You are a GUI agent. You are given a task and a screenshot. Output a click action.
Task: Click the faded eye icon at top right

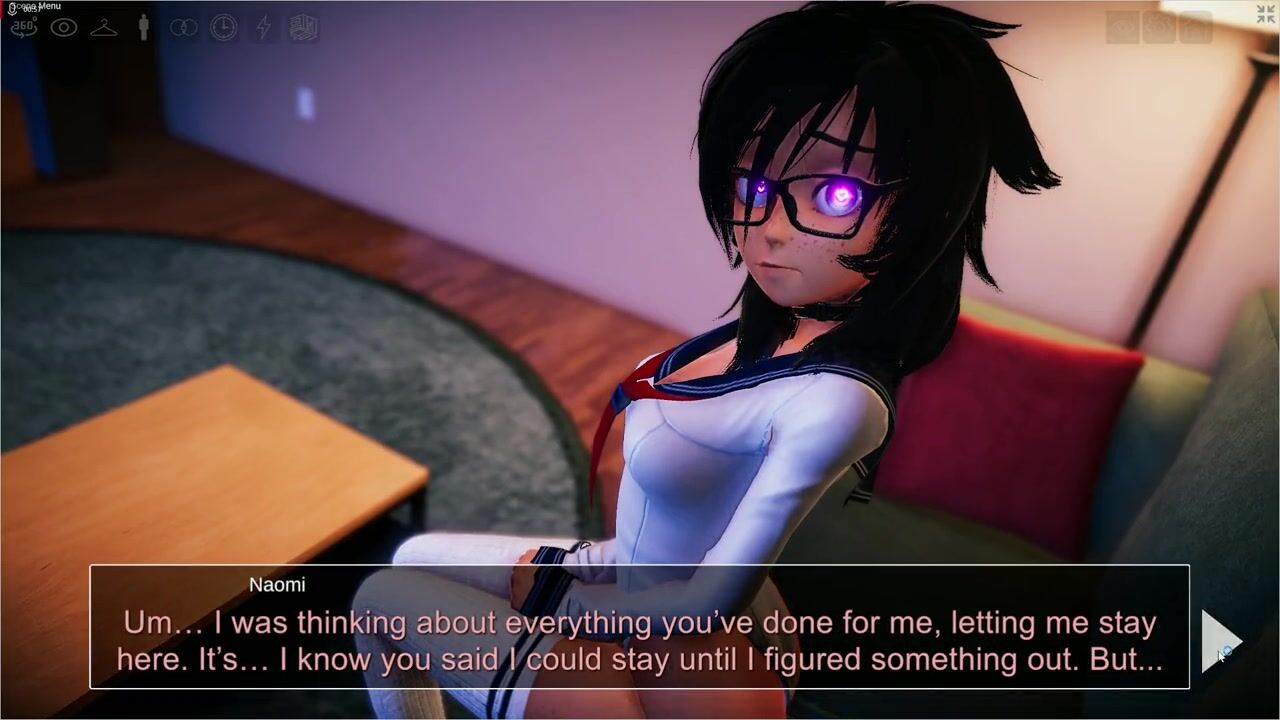(1123, 27)
